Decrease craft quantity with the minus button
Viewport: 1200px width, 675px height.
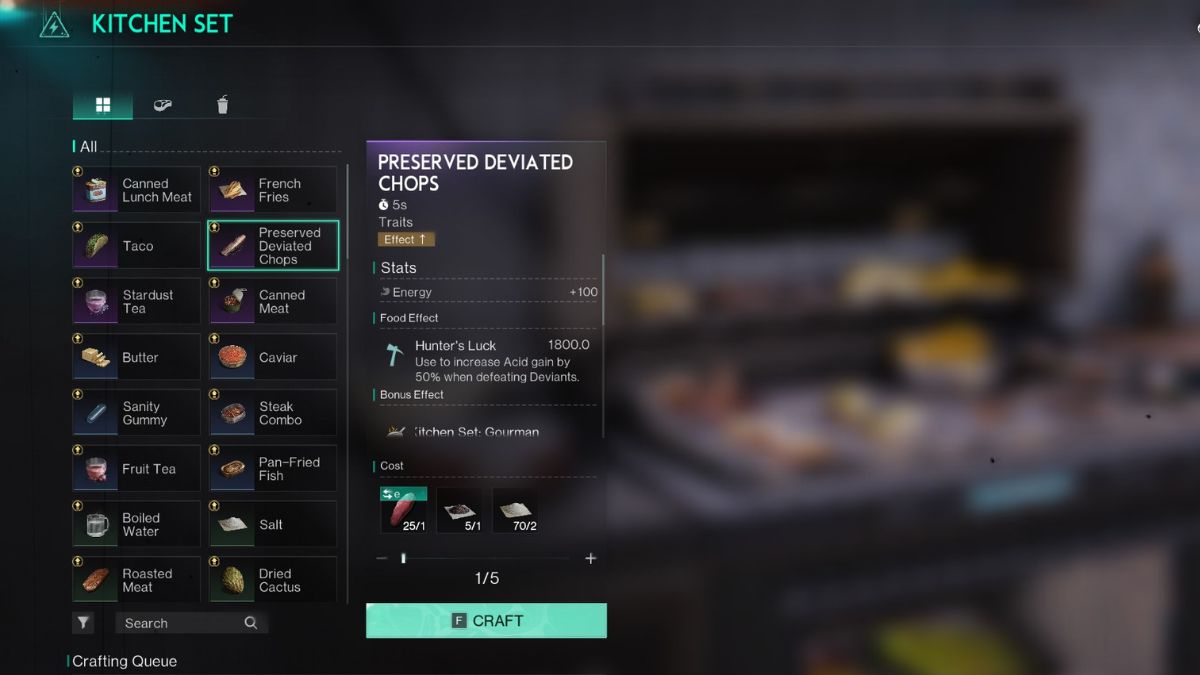click(x=382, y=559)
